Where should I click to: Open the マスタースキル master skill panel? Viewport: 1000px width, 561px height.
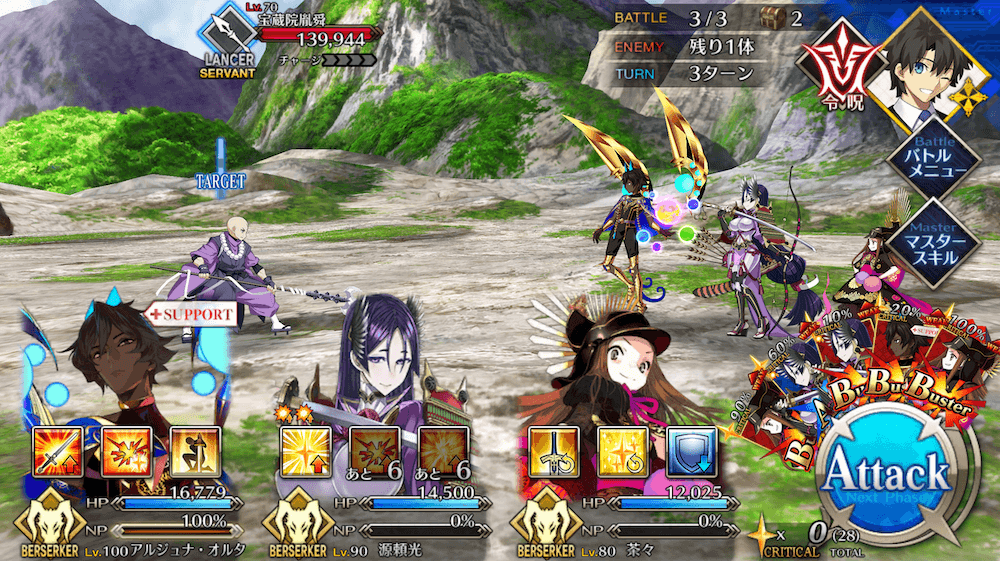[x=934, y=243]
